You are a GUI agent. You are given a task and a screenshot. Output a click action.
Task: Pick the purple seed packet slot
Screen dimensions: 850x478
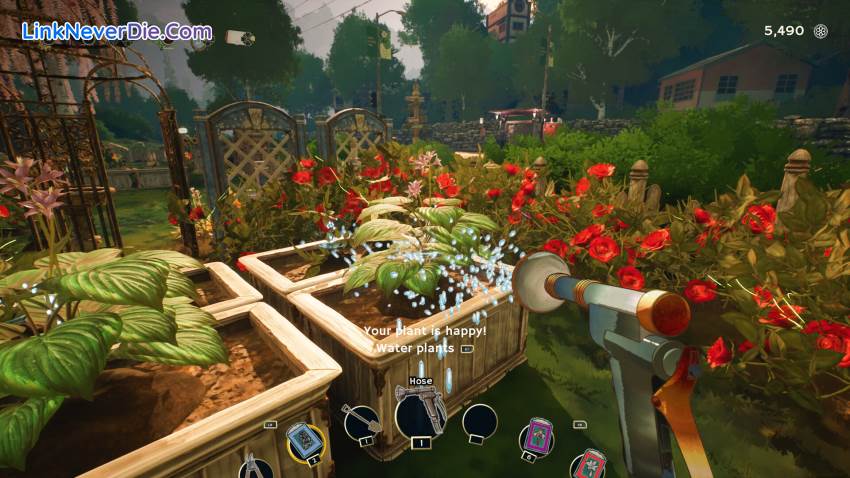(x=538, y=437)
